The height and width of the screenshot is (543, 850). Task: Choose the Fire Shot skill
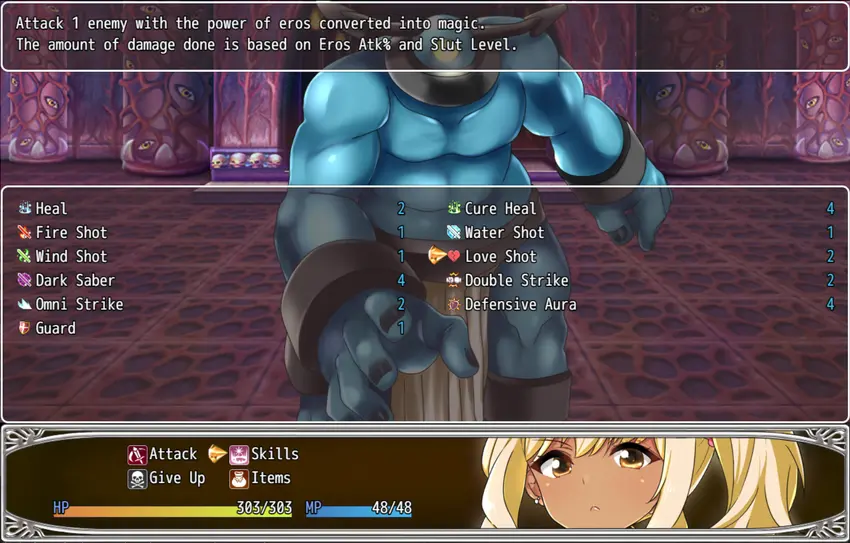70,233
